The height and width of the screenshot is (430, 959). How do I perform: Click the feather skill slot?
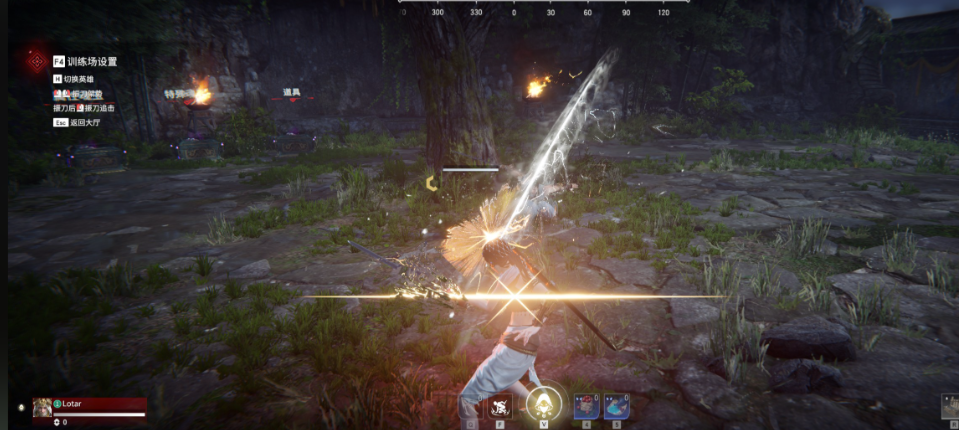tap(471, 407)
